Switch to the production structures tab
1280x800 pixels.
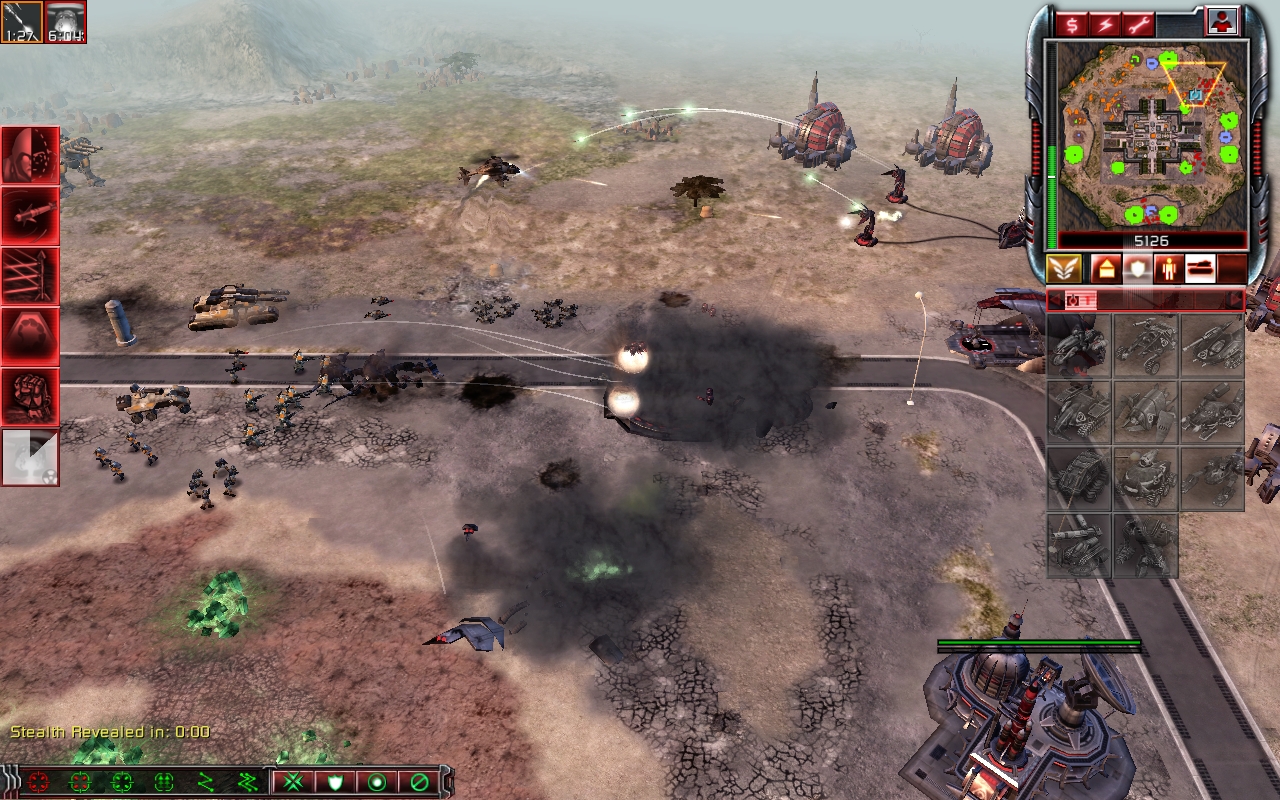coord(1105,269)
